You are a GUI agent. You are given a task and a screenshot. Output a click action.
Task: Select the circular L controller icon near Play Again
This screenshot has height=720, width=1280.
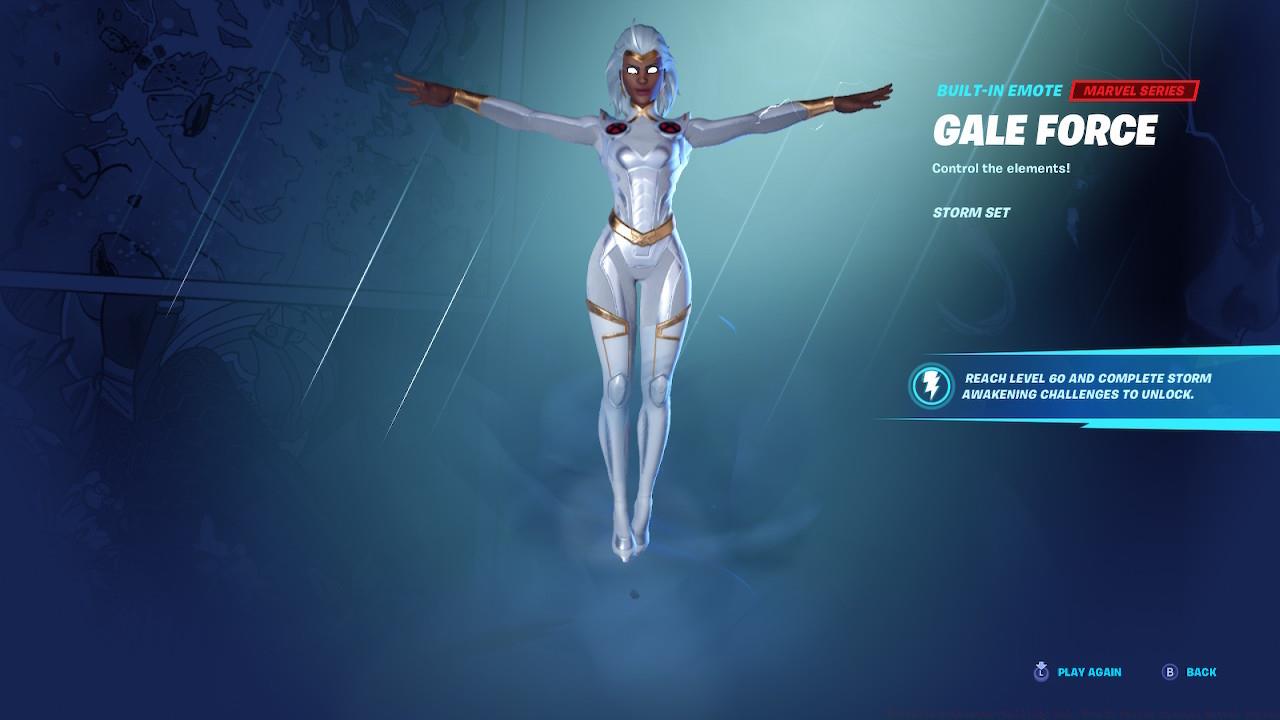coord(1042,674)
